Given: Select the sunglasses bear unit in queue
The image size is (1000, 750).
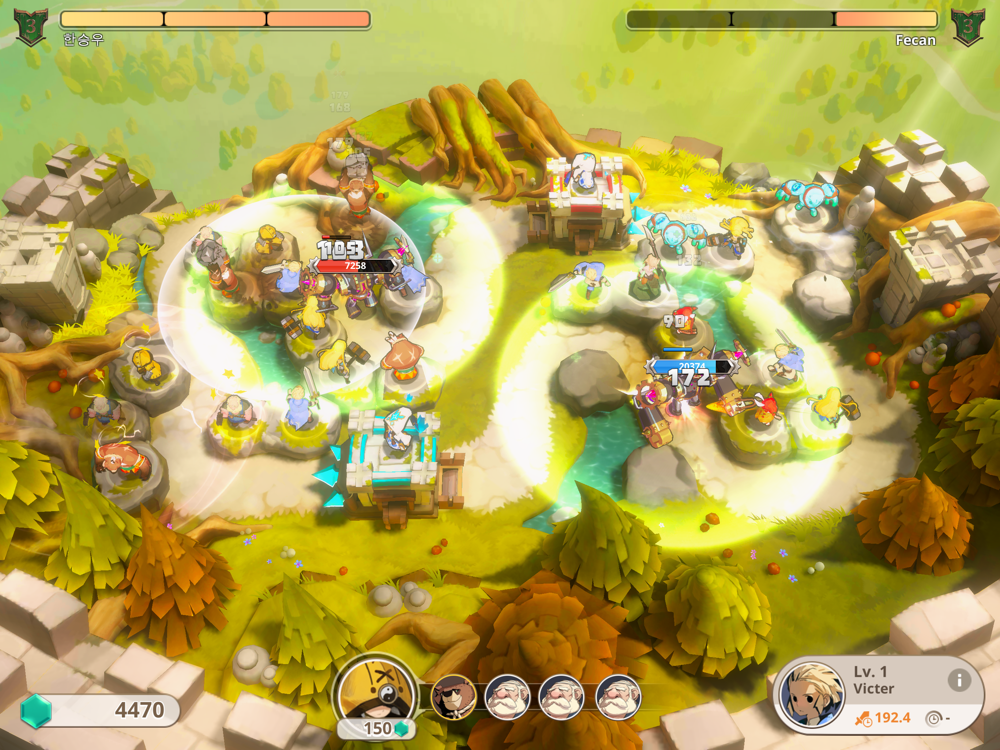Looking at the screenshot, I should coord(453,697).
